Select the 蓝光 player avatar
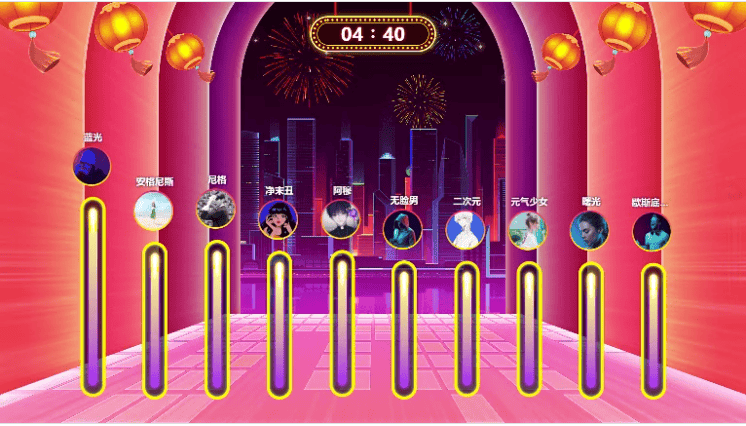Viewport: 746px width, 426px height. 92,166
